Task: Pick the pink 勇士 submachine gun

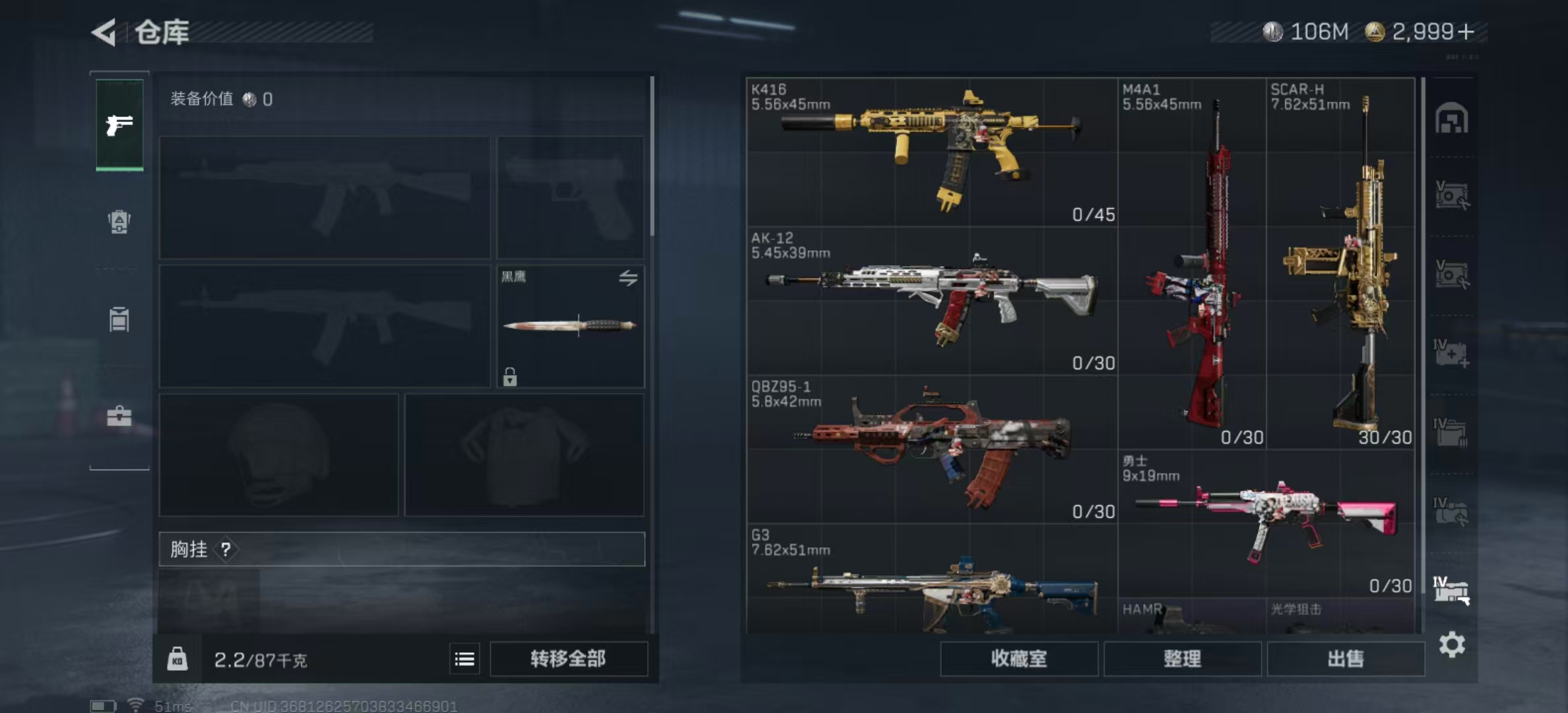Action: (1266, 523)
